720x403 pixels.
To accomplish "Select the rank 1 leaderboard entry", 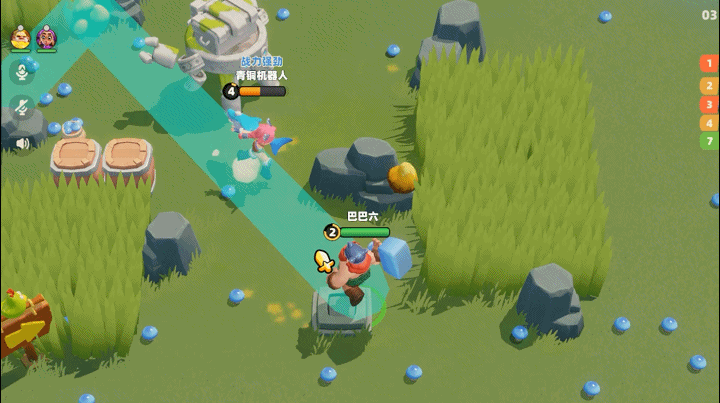I will [708, 64].
